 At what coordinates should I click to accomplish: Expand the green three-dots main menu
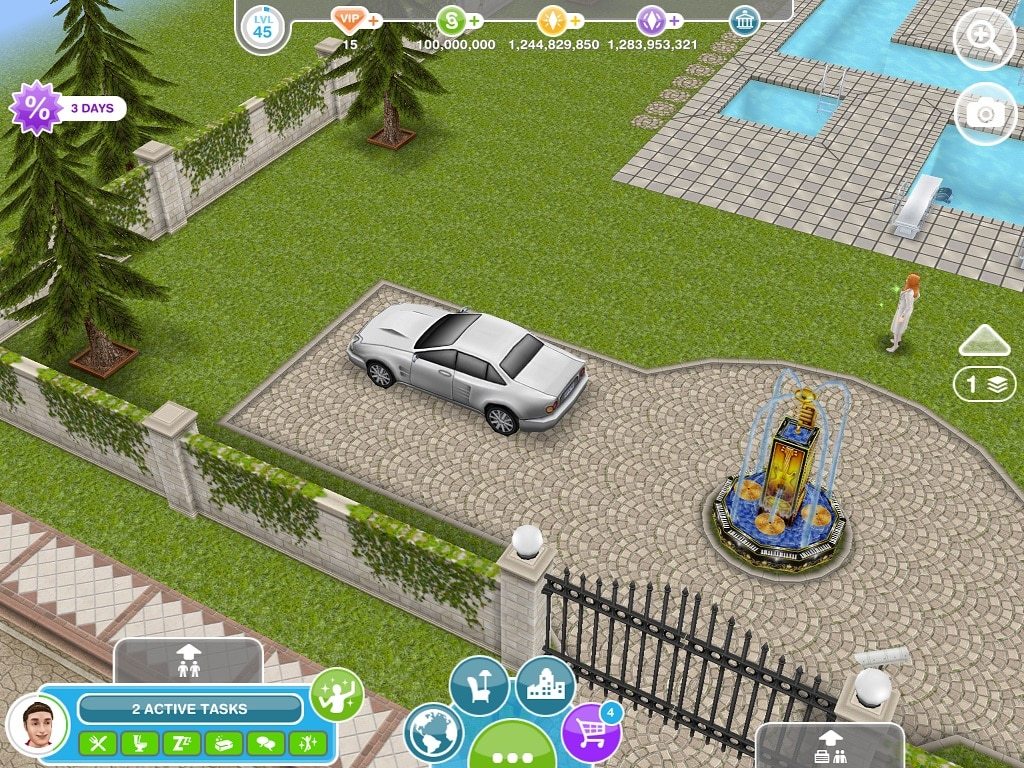[512, 750]
